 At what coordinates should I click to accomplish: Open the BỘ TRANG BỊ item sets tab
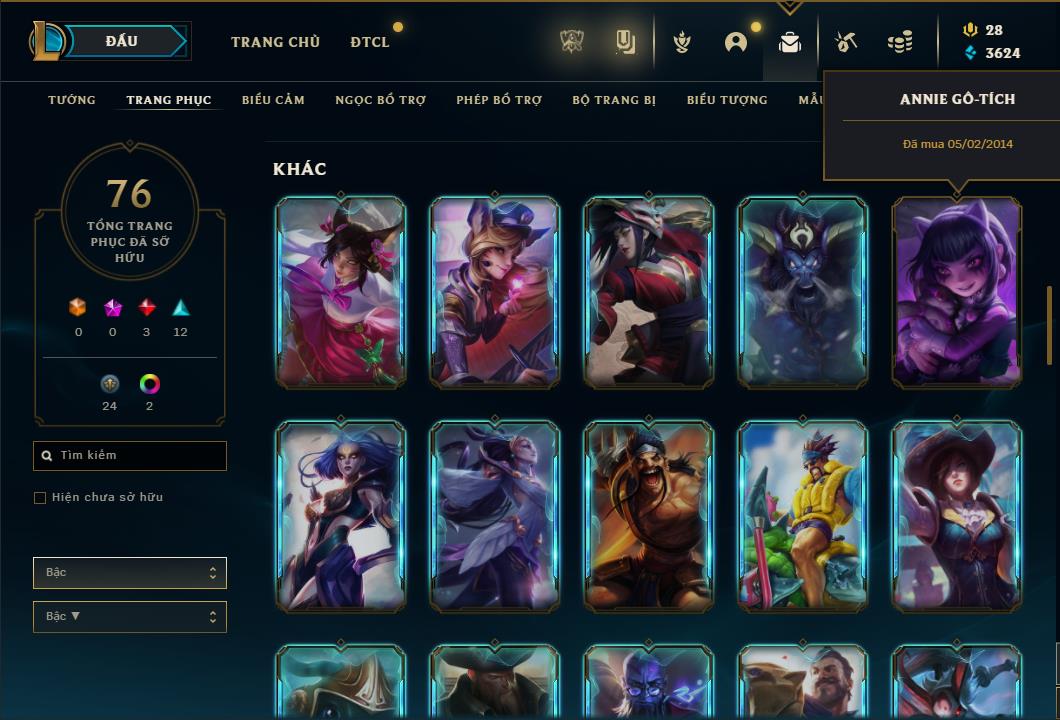[614, 100]
